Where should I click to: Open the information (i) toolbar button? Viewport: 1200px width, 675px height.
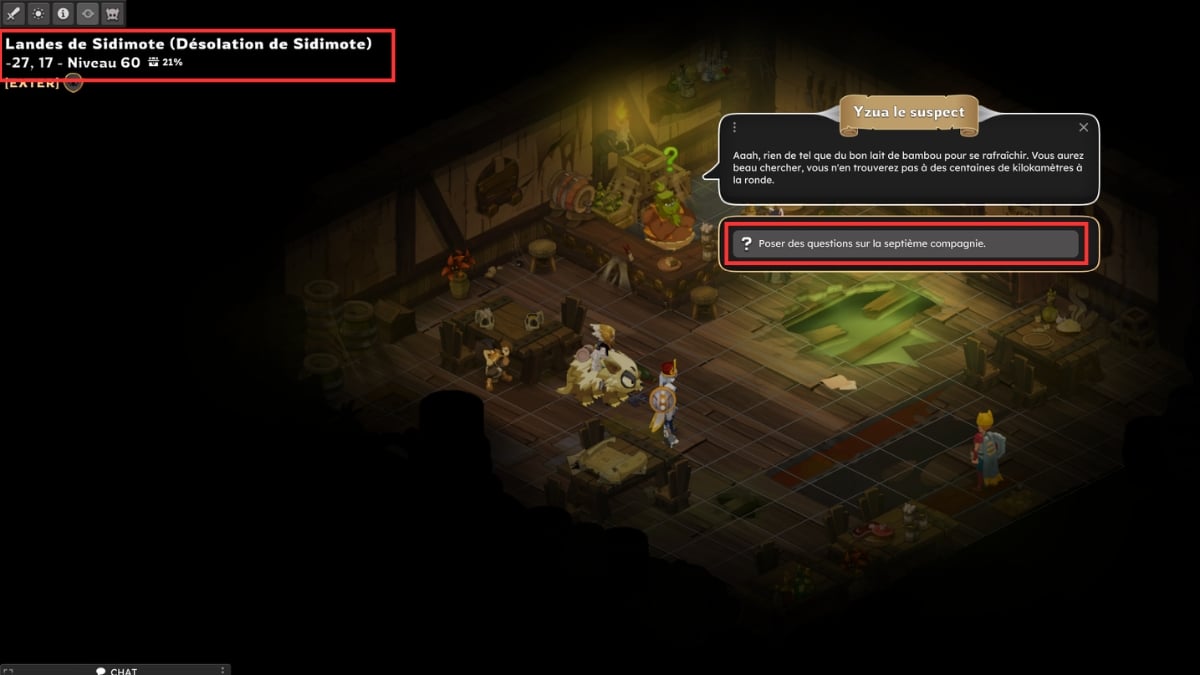(63, 14)
